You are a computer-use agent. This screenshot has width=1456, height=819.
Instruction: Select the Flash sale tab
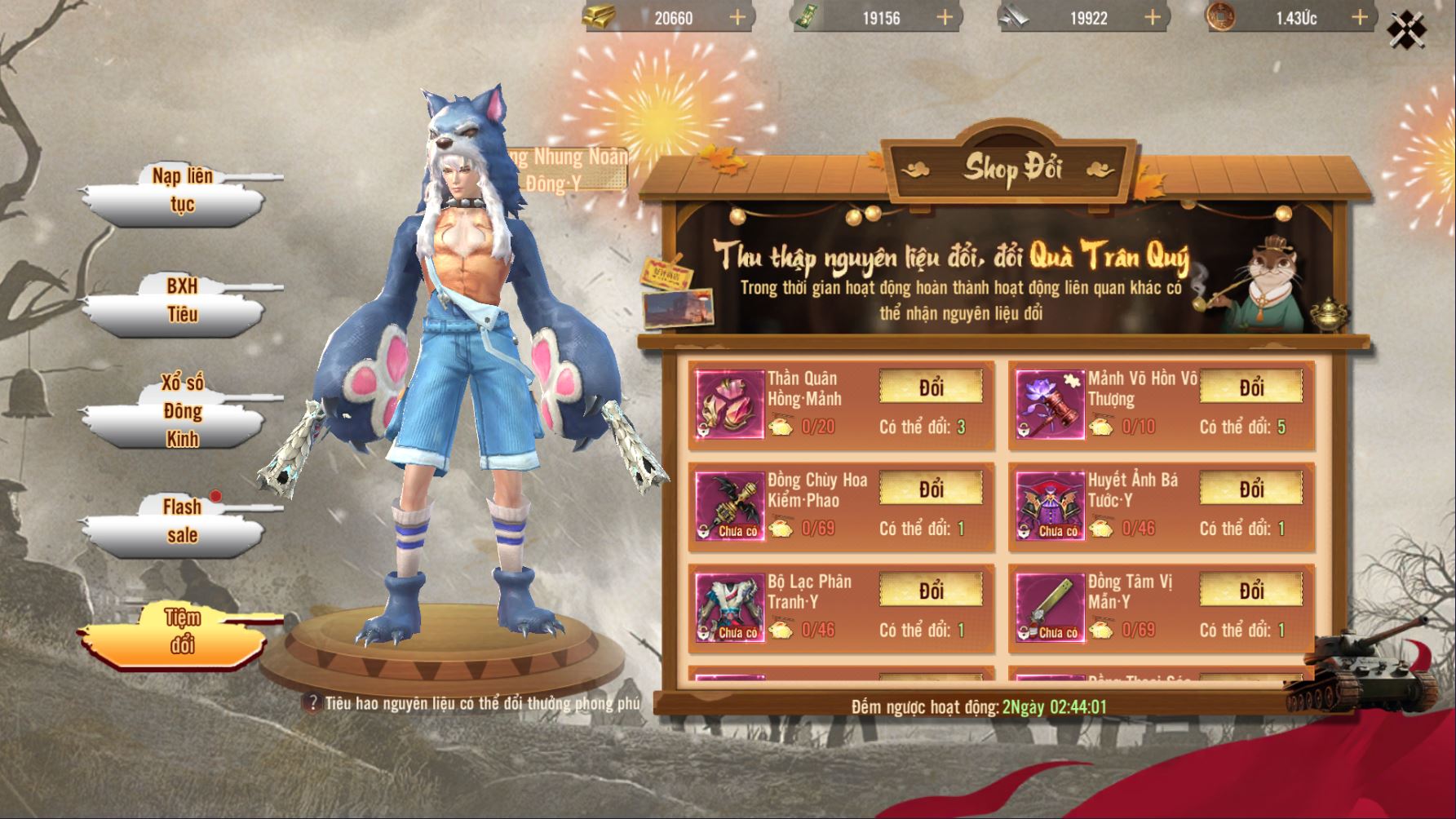(181, 521)
